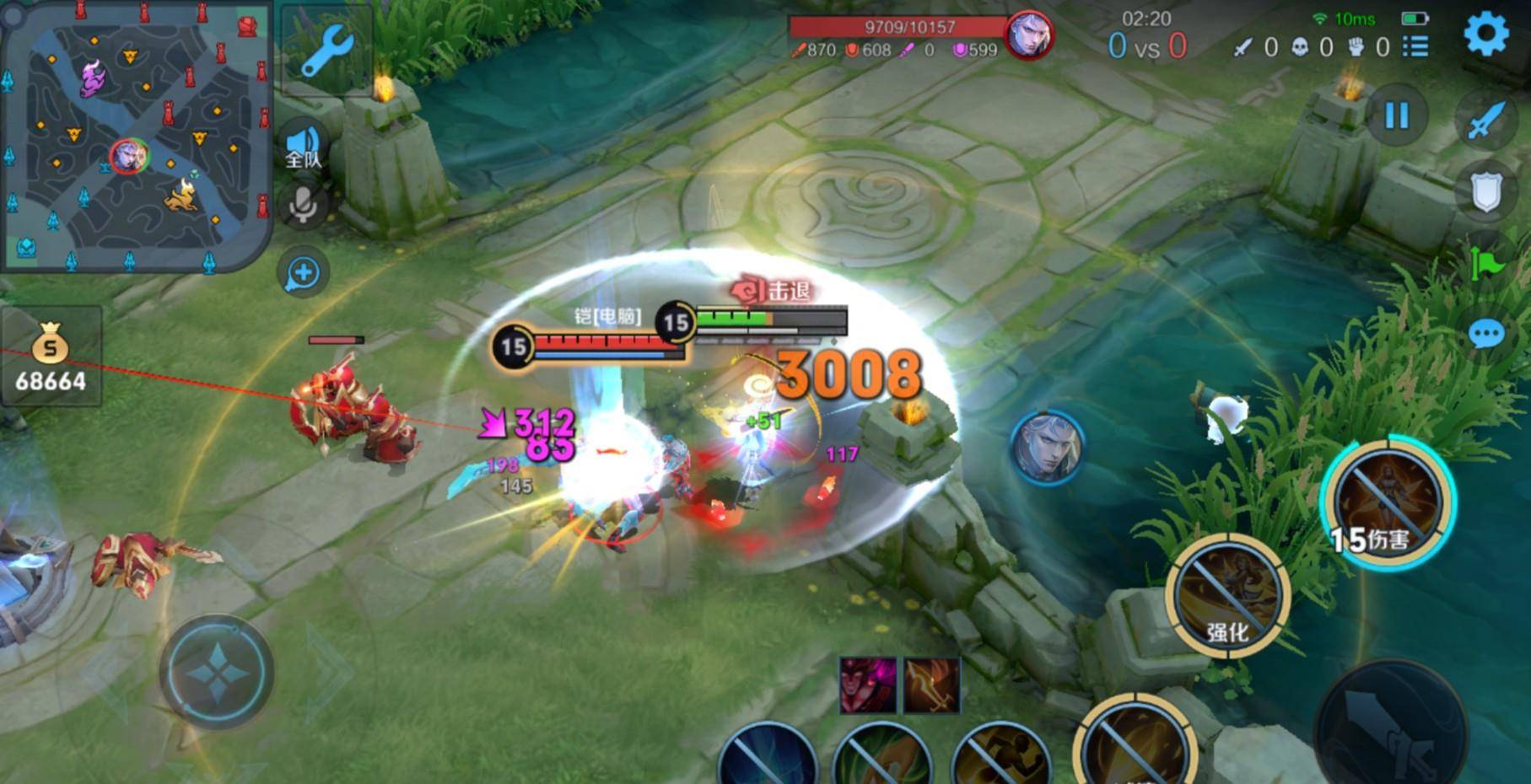1531x784 pixels.
Task: Tap the green flag rally signal
Action: point(1487,263)
